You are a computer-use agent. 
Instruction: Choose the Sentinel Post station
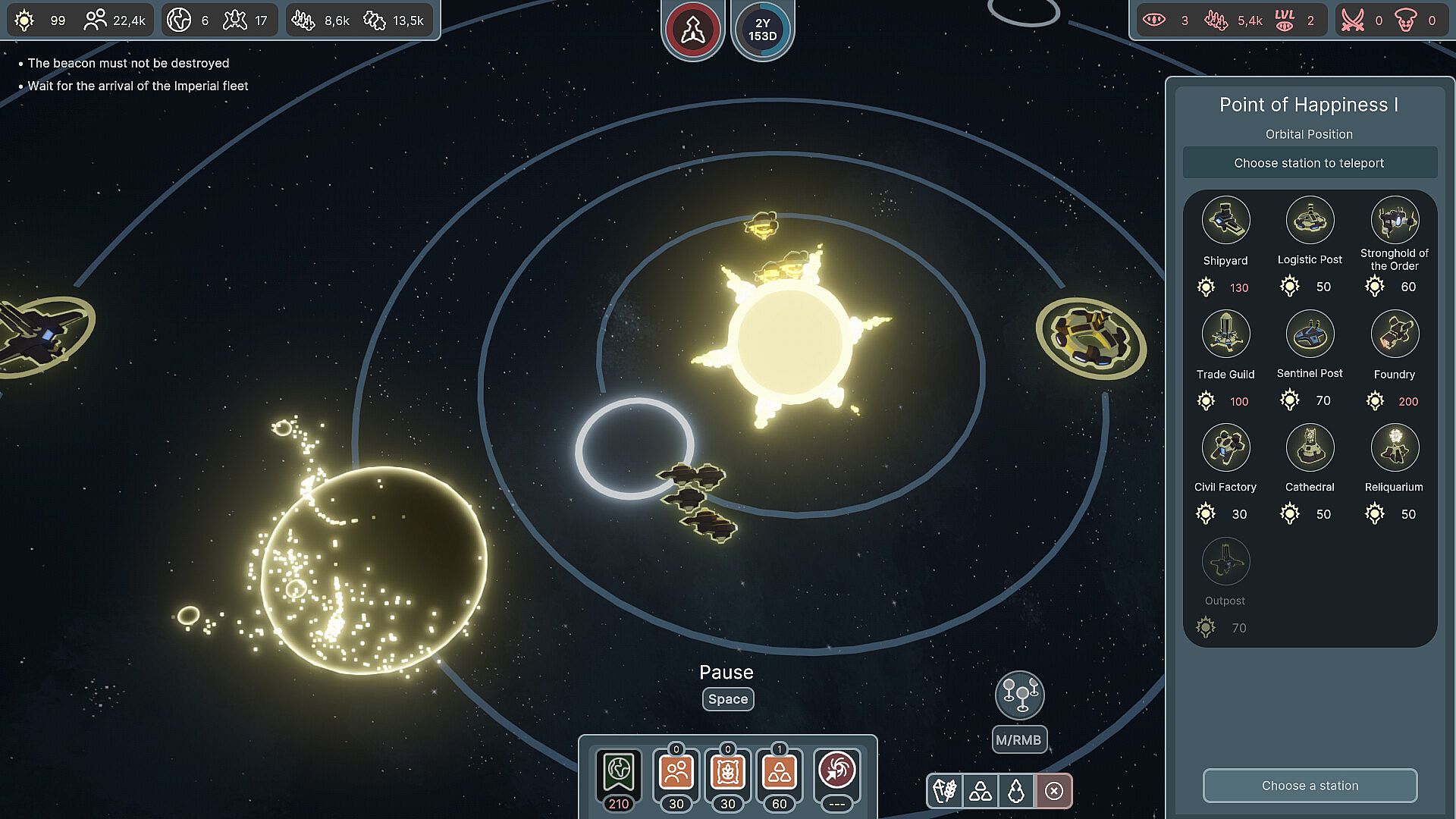click(1310, 334)
